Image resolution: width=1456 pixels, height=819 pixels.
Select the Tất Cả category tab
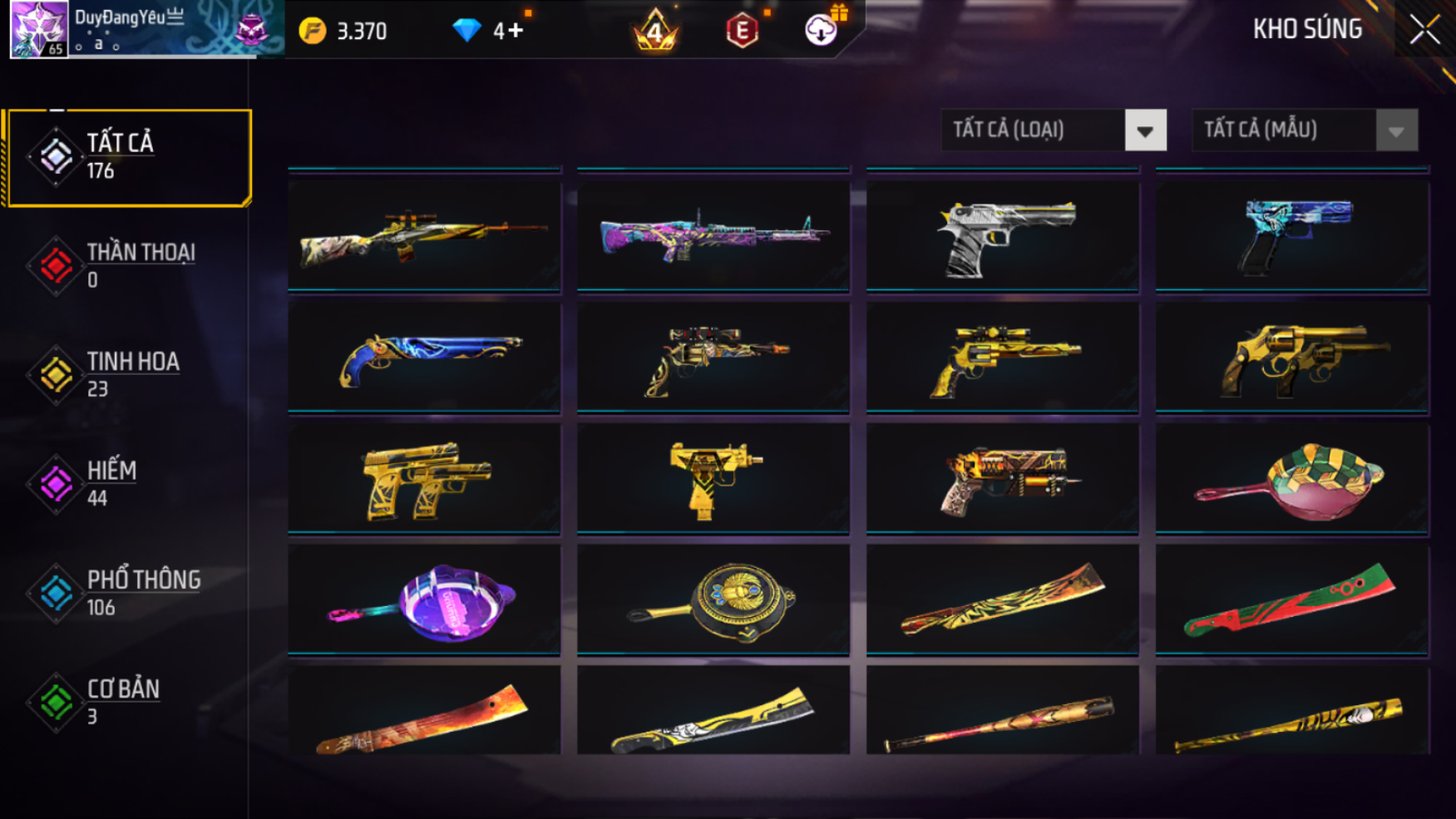coord(128,157)
